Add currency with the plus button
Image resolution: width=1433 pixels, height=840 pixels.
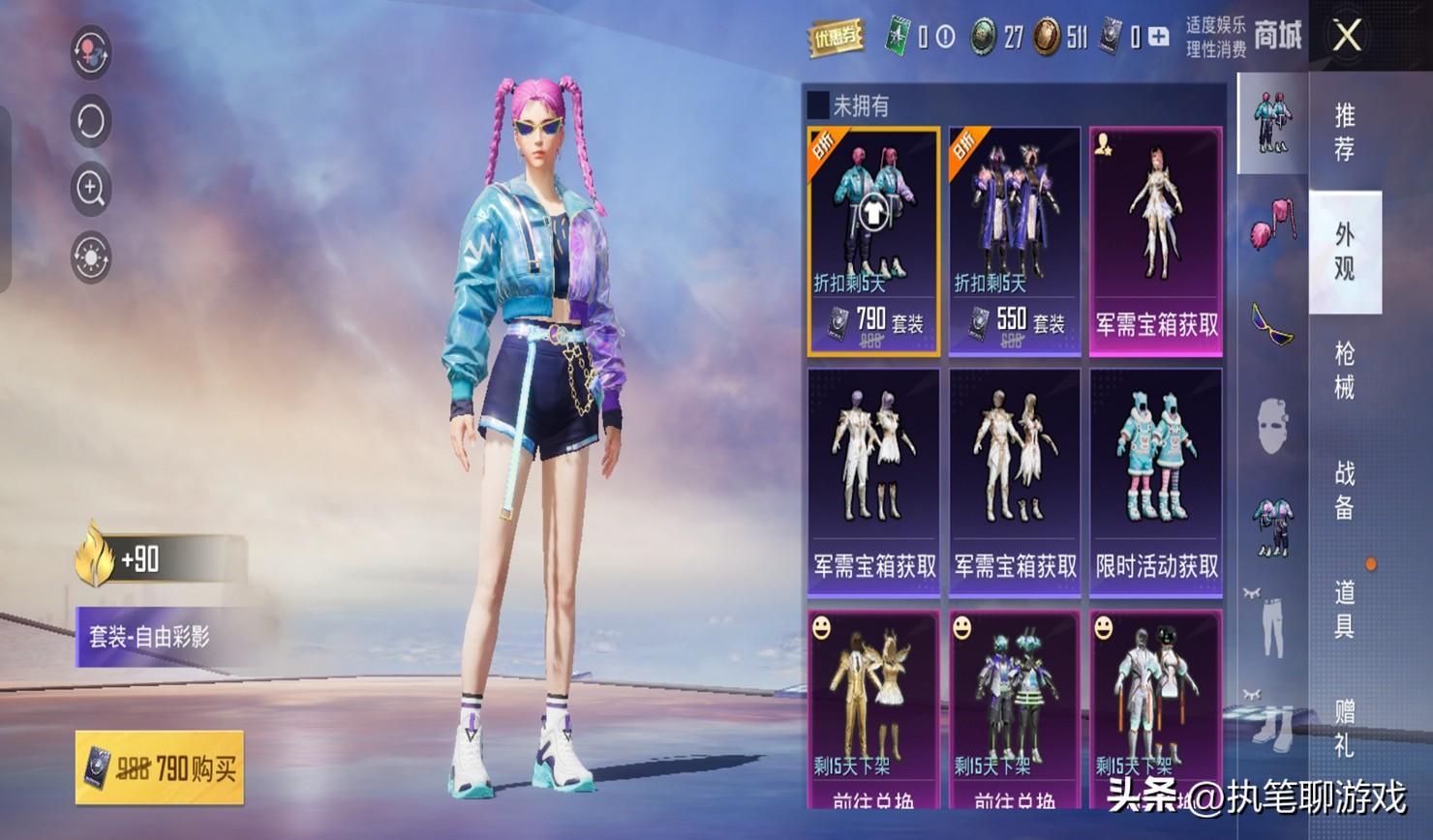click(x=1158, y=38)
